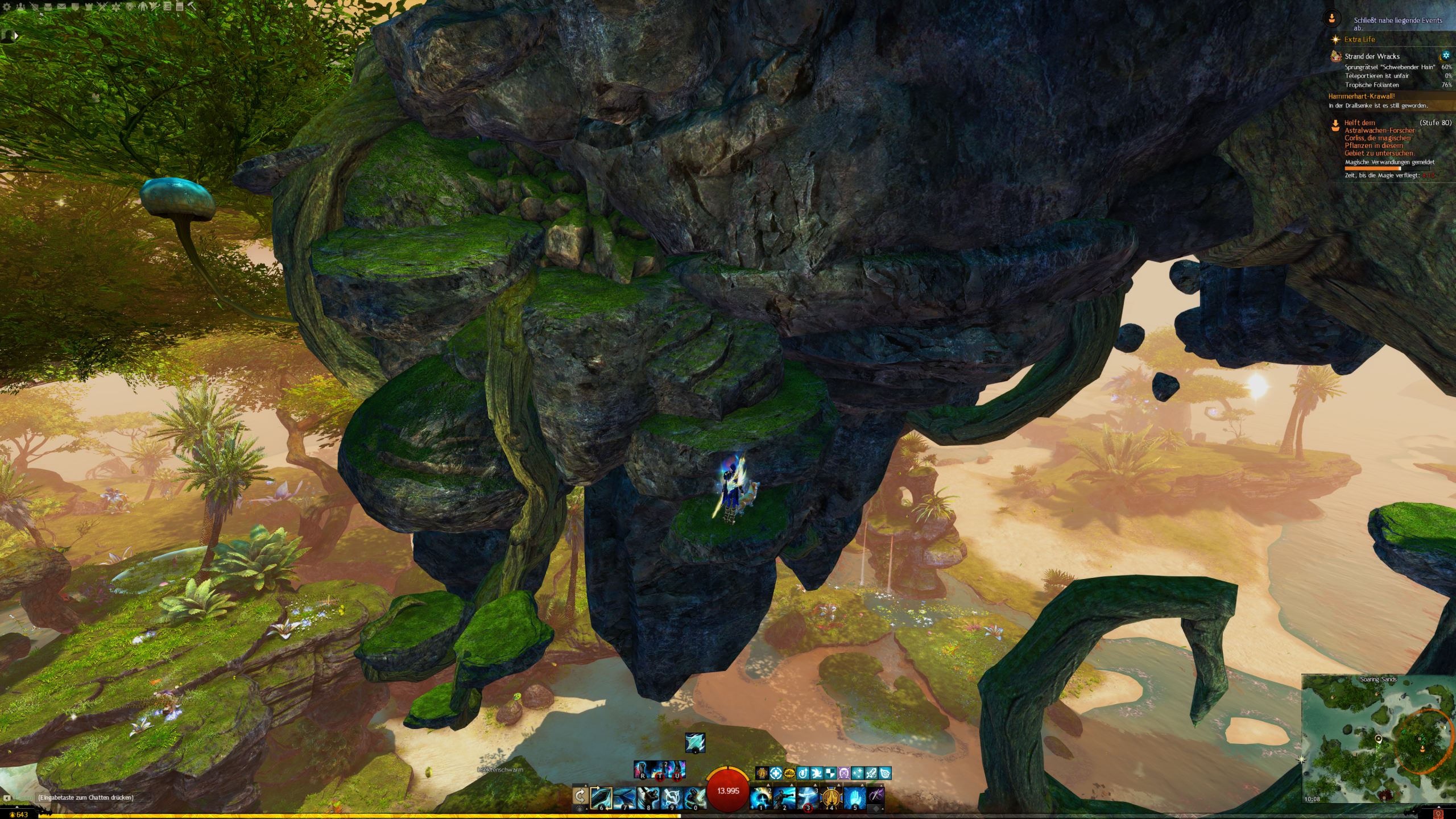Trigger the profession skill bound to R
This screenshot has height=819, width=1456.
click(x=643, y=770)
